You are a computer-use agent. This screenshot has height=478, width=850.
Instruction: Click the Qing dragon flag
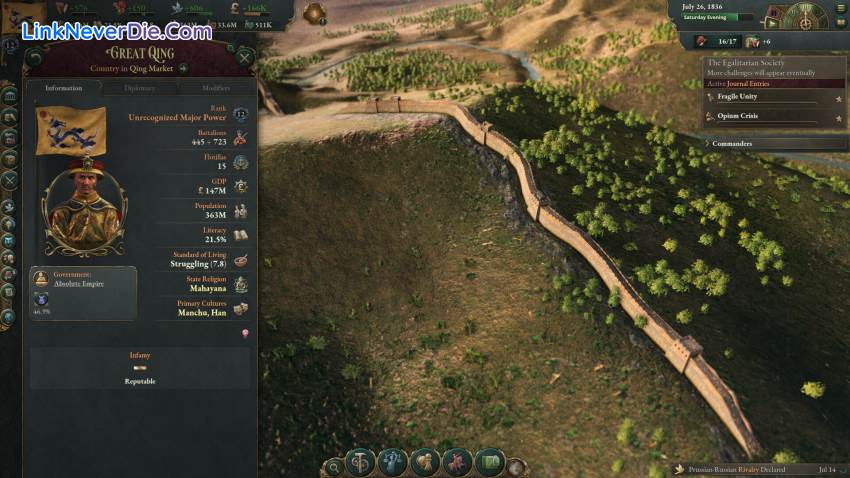coord(70,130)
